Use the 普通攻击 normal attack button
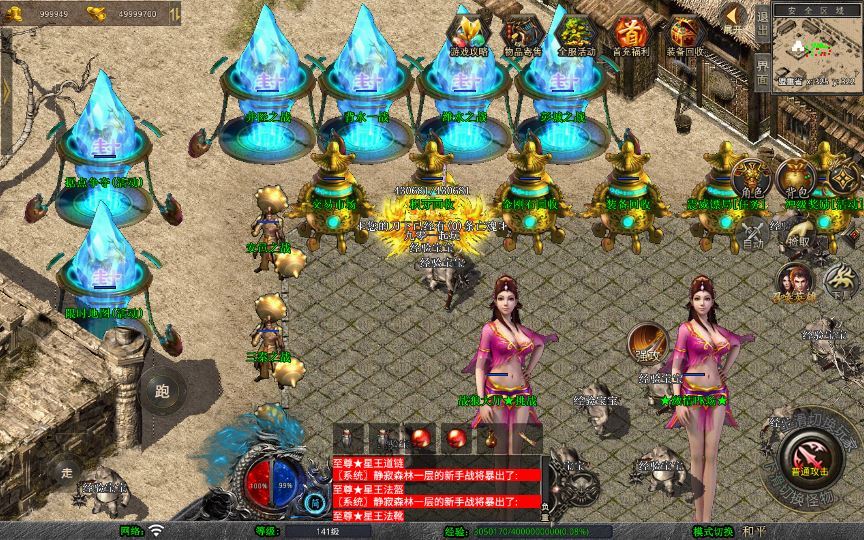864x540 pixels. [x=808, y=460]
